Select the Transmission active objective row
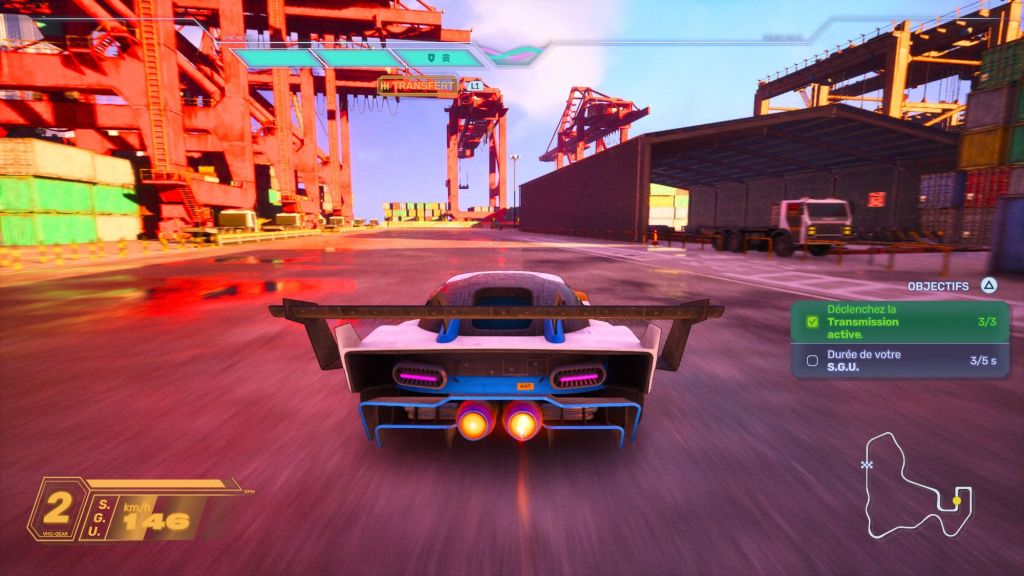Image resolution: width=1024 pixels, height=576 pixels. click(900, 322)
